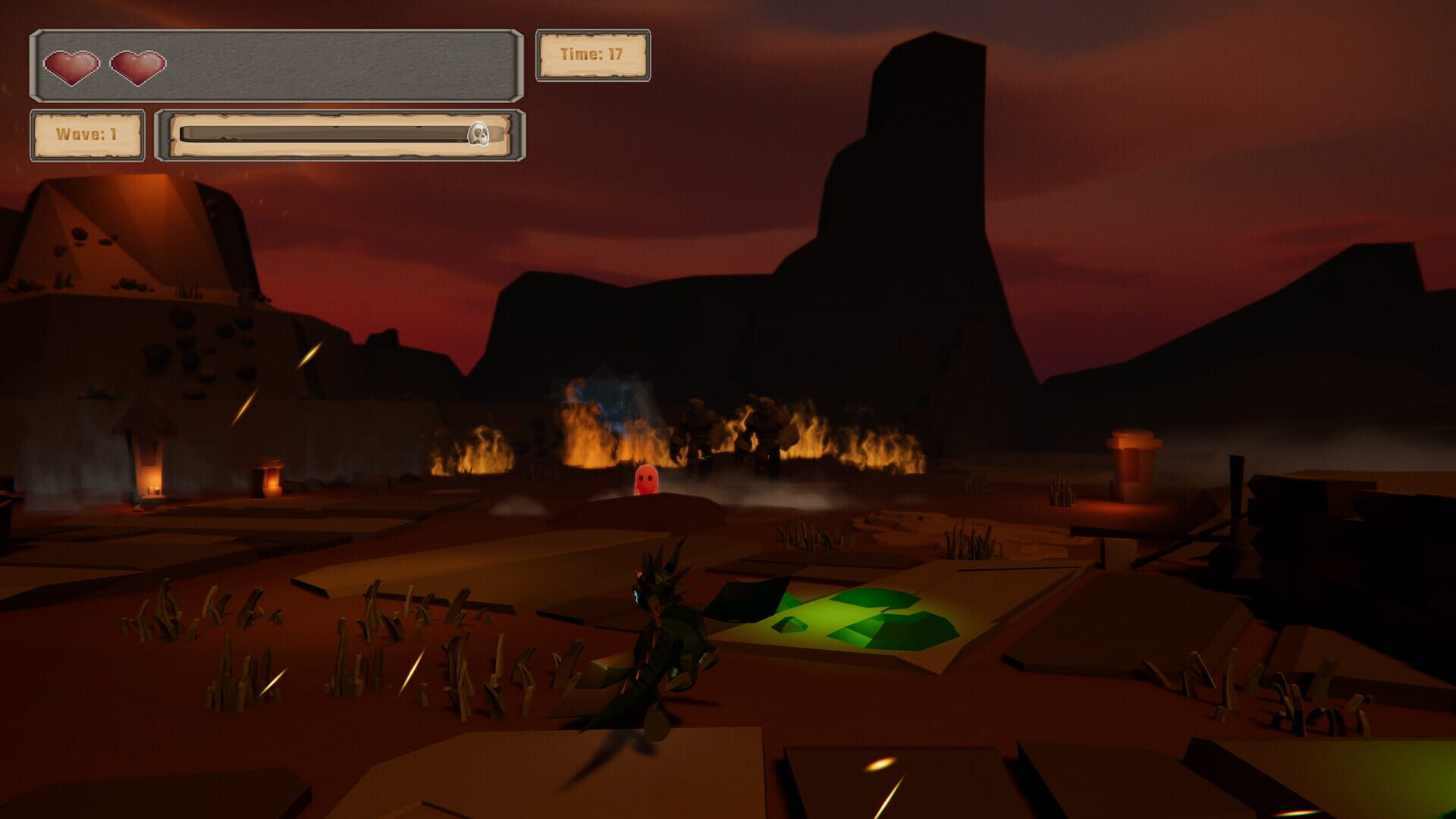Click the Wave: 1 panel

(86, 135)
